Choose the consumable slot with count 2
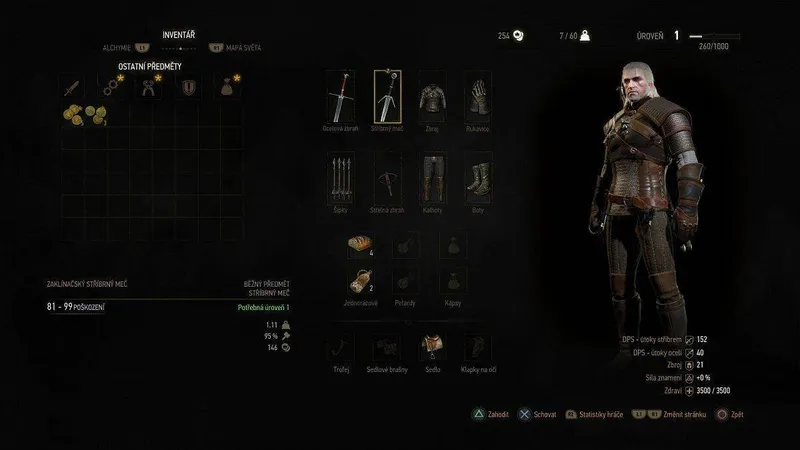This screenshot has width=800, height=450. [x=360, y=282]
